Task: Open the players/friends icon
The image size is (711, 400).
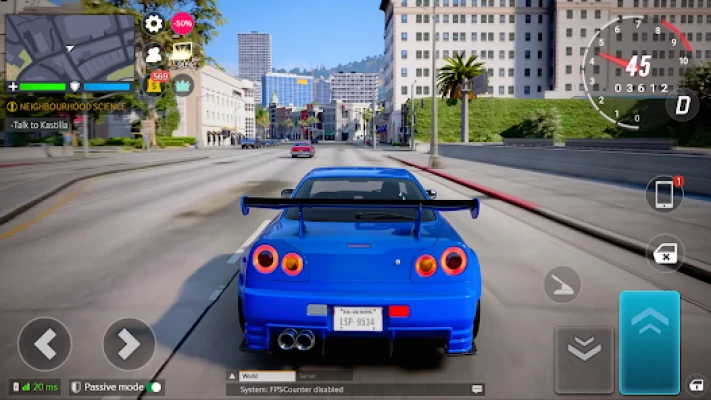Action: [x=154, y=54]
